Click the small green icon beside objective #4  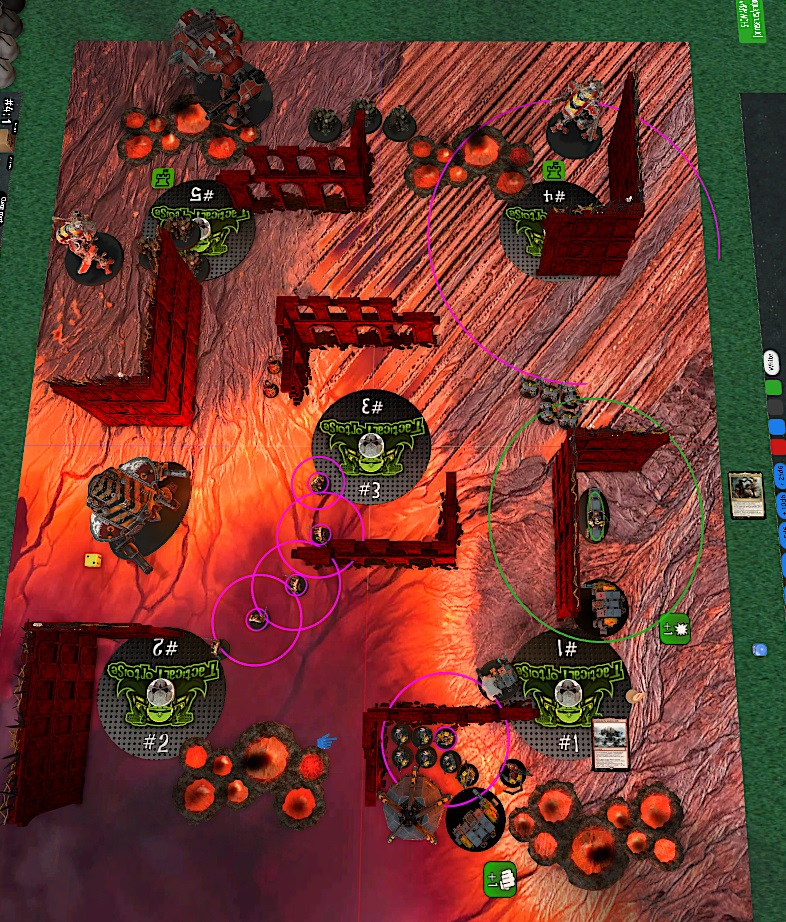click(x=554, y=170)
